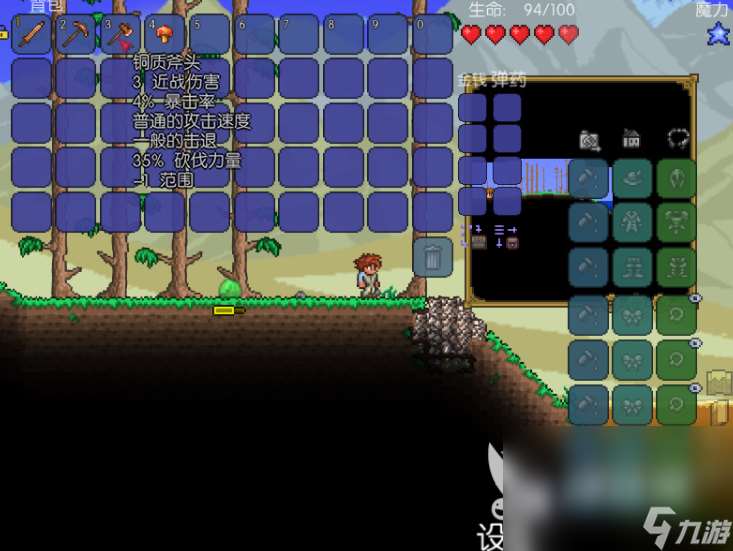Click the vanity pants slot
The image size is (733, 551).
click(632, 267)
